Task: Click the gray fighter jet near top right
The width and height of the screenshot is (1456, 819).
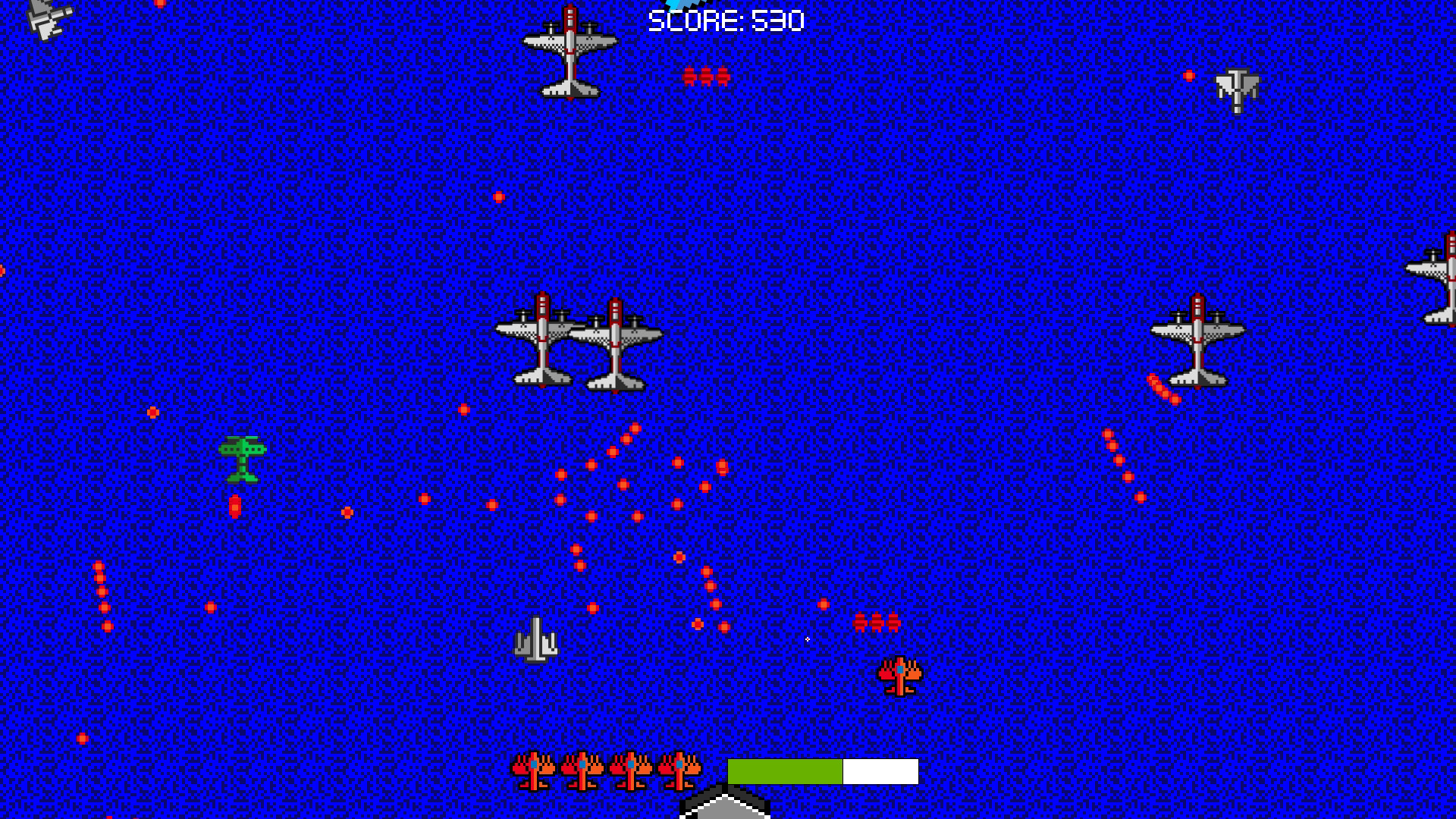Action: pyautogui.click(x=1236, y=91)
